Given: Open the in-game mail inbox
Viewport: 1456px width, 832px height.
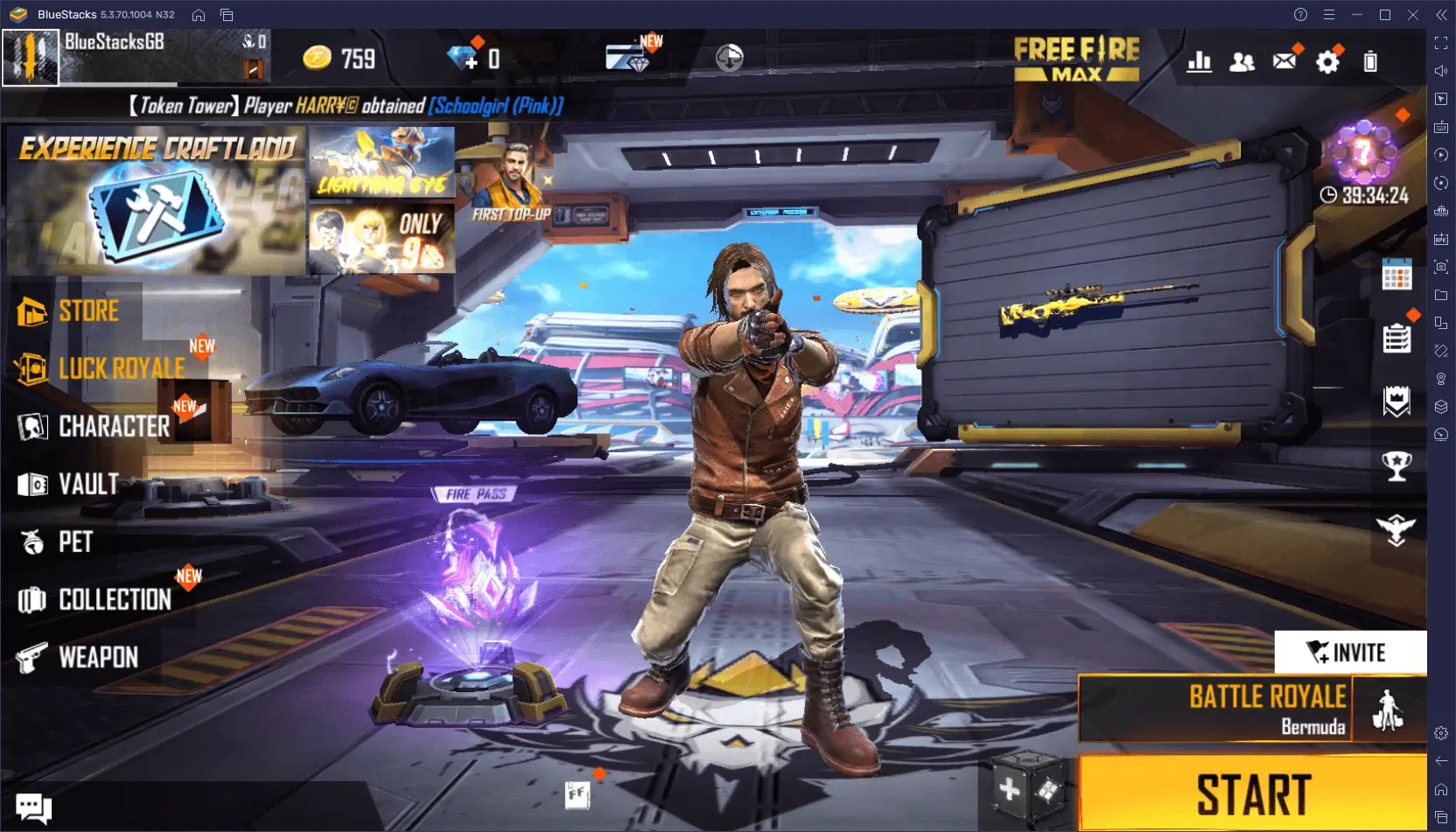Looking at the screenshot, I should (1284, 60).
